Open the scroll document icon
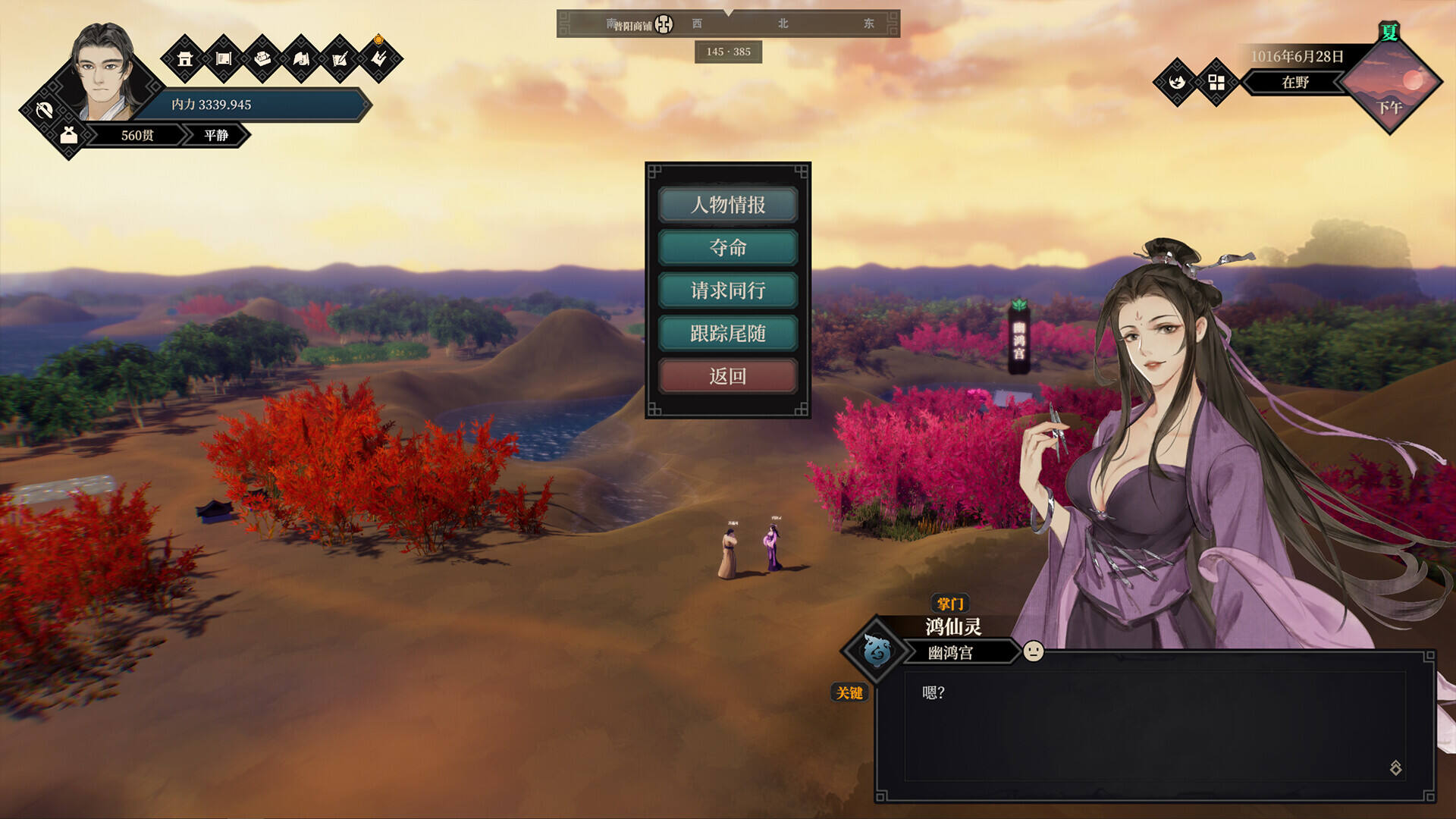Image resolution: width=1456 pixels, height=819 pixels. coord(224,58)
